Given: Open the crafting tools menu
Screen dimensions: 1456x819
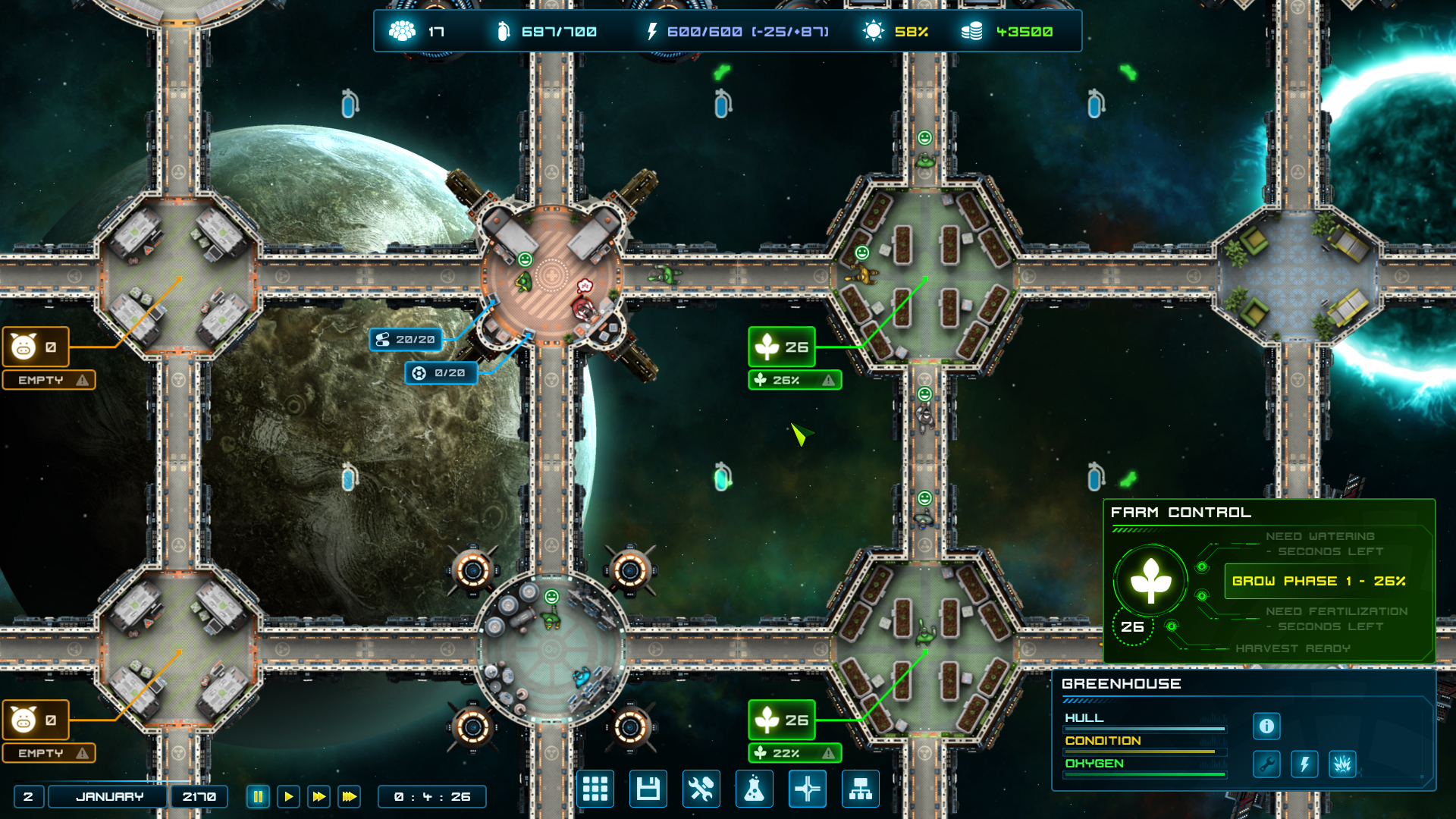Looking at the screenshot, I should click(701, 789).
